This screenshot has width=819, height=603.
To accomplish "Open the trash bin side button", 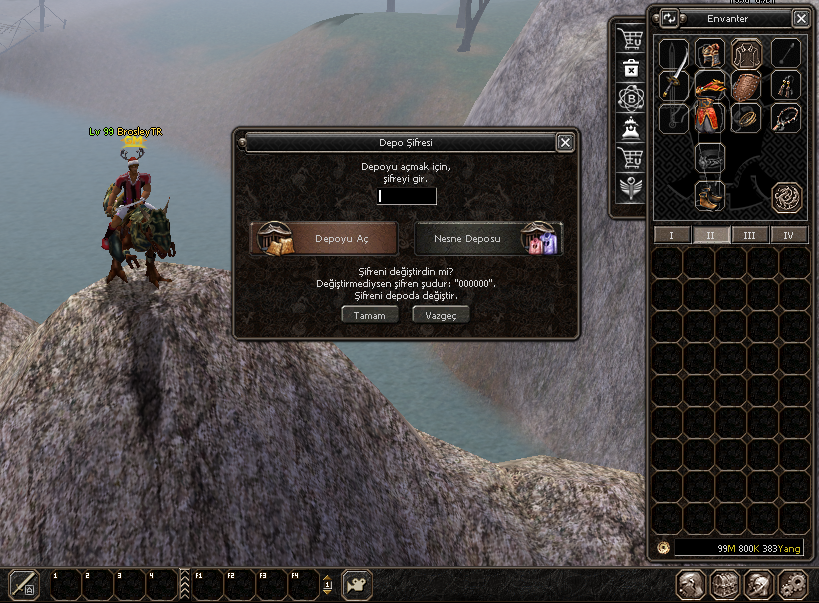I will coord(631,68).
